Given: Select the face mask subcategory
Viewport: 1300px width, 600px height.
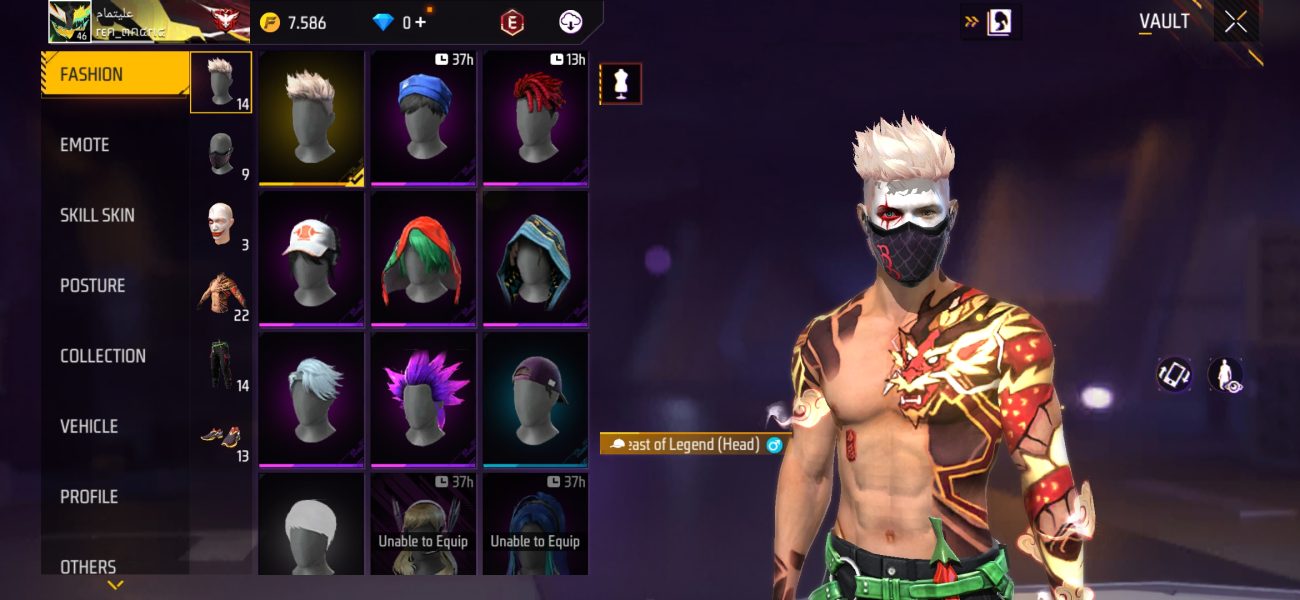Looking at the screenshot, I should point(221,155).
